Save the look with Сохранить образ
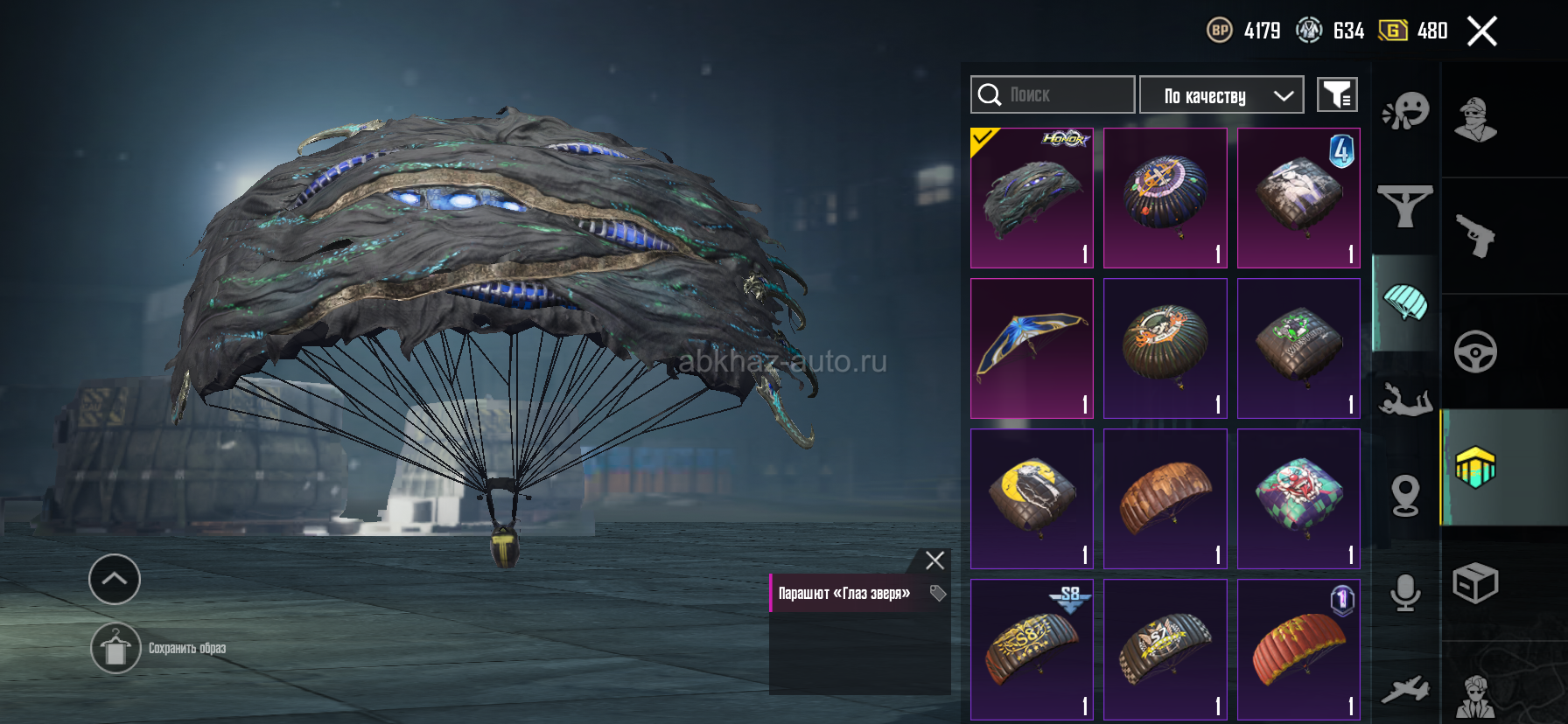Screen dimensions: 1568x724 click(115, 648)
